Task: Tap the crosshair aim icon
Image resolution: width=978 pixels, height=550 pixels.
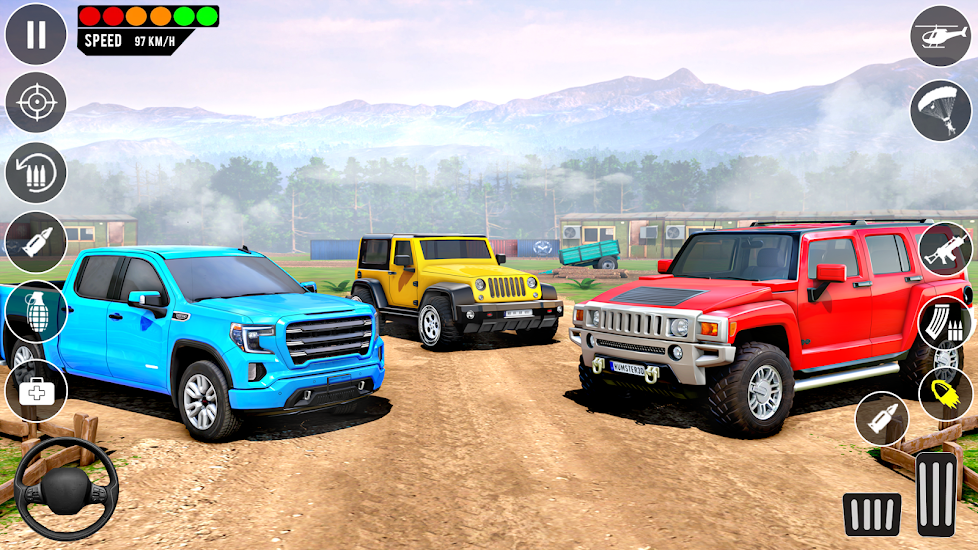Action: coord(36,103)
